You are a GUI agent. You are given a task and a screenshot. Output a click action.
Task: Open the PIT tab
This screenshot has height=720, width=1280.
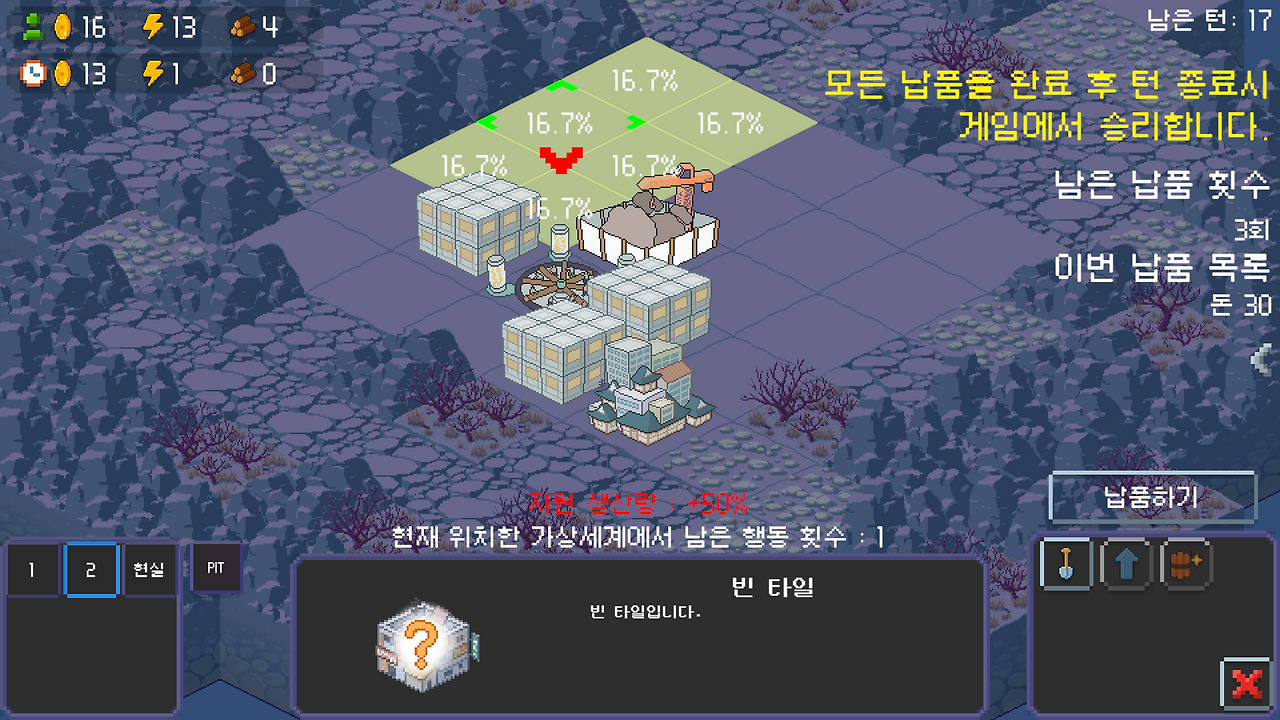215,568
